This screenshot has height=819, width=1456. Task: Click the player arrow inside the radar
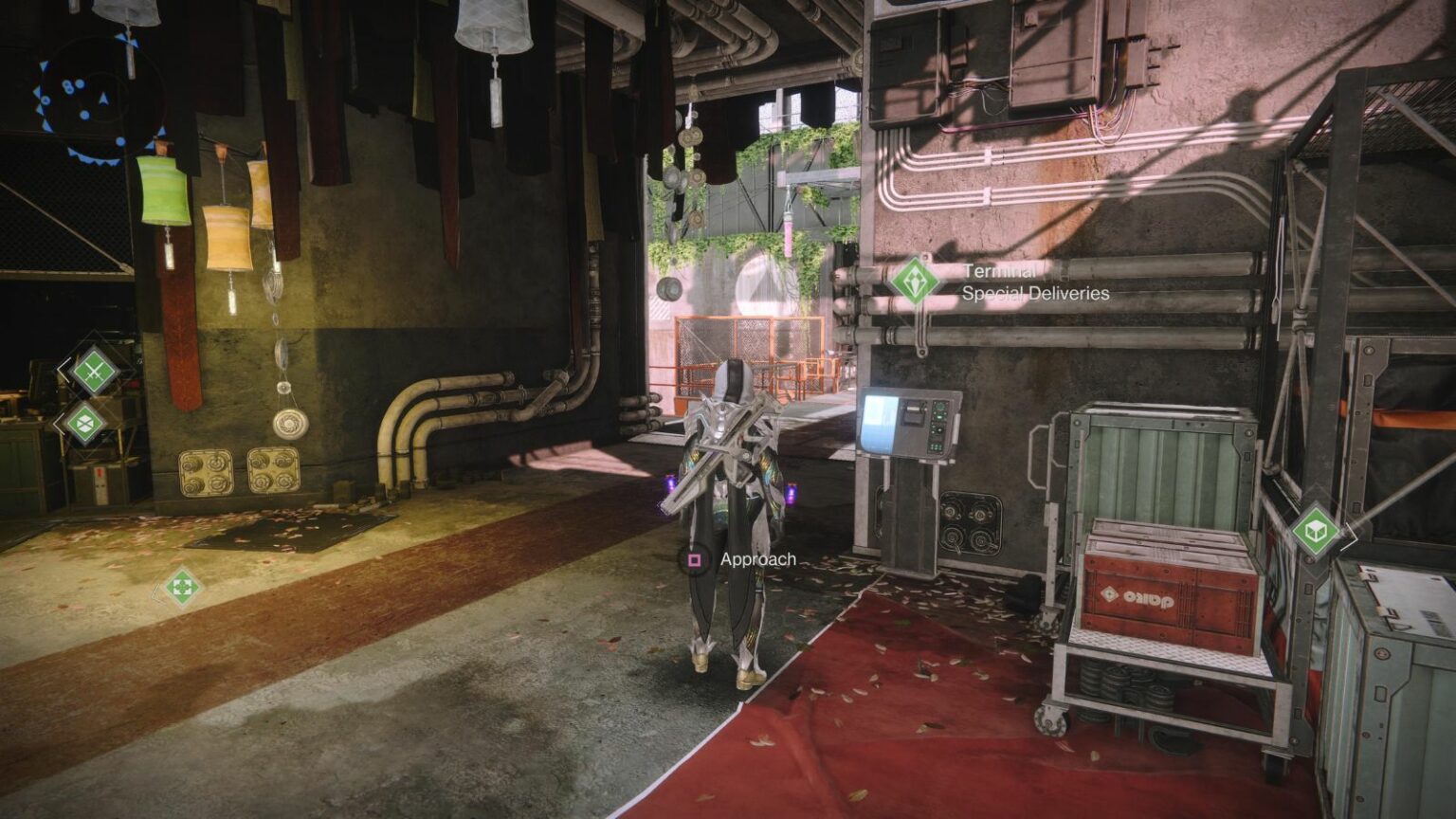(x=103, y=100)
